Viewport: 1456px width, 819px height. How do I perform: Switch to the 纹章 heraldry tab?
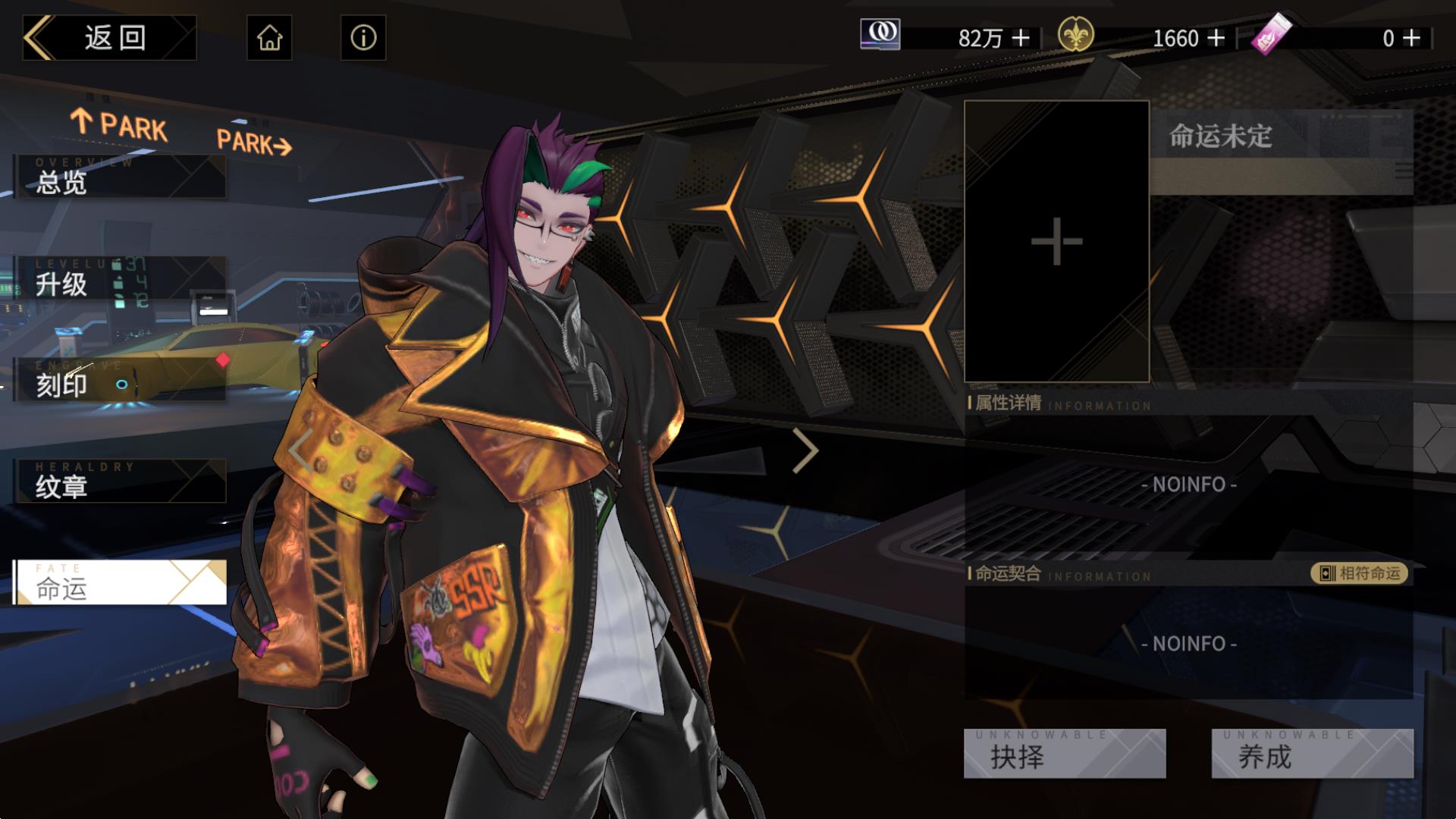(120, 482)
